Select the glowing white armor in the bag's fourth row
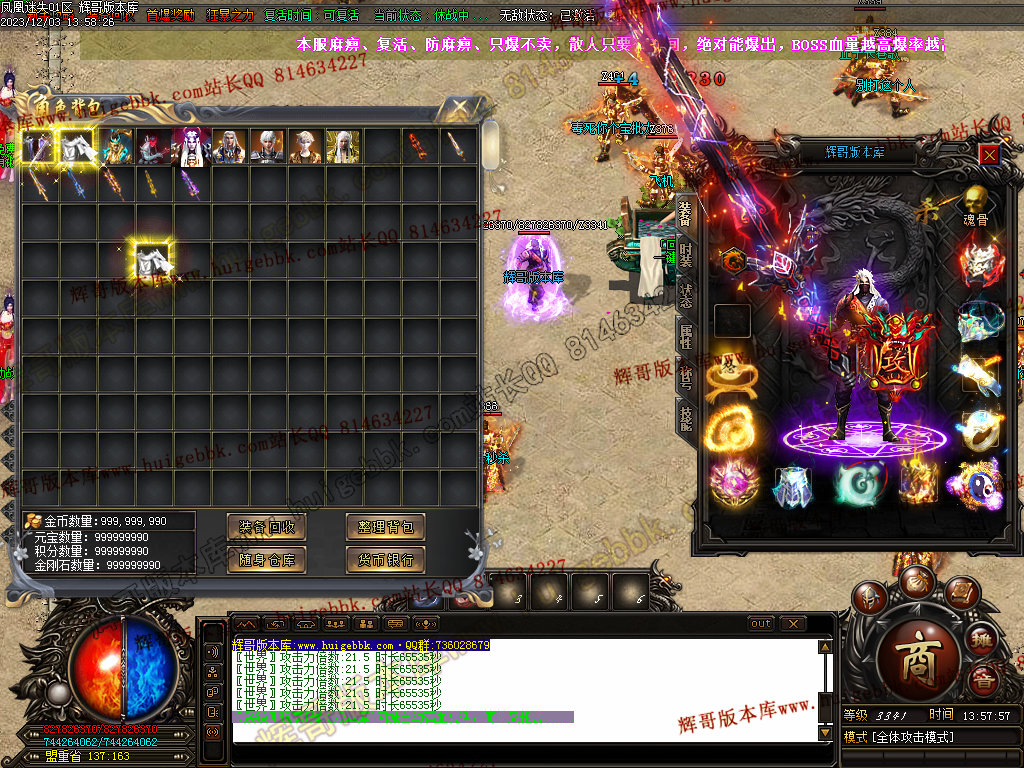 tap(153, 260)
